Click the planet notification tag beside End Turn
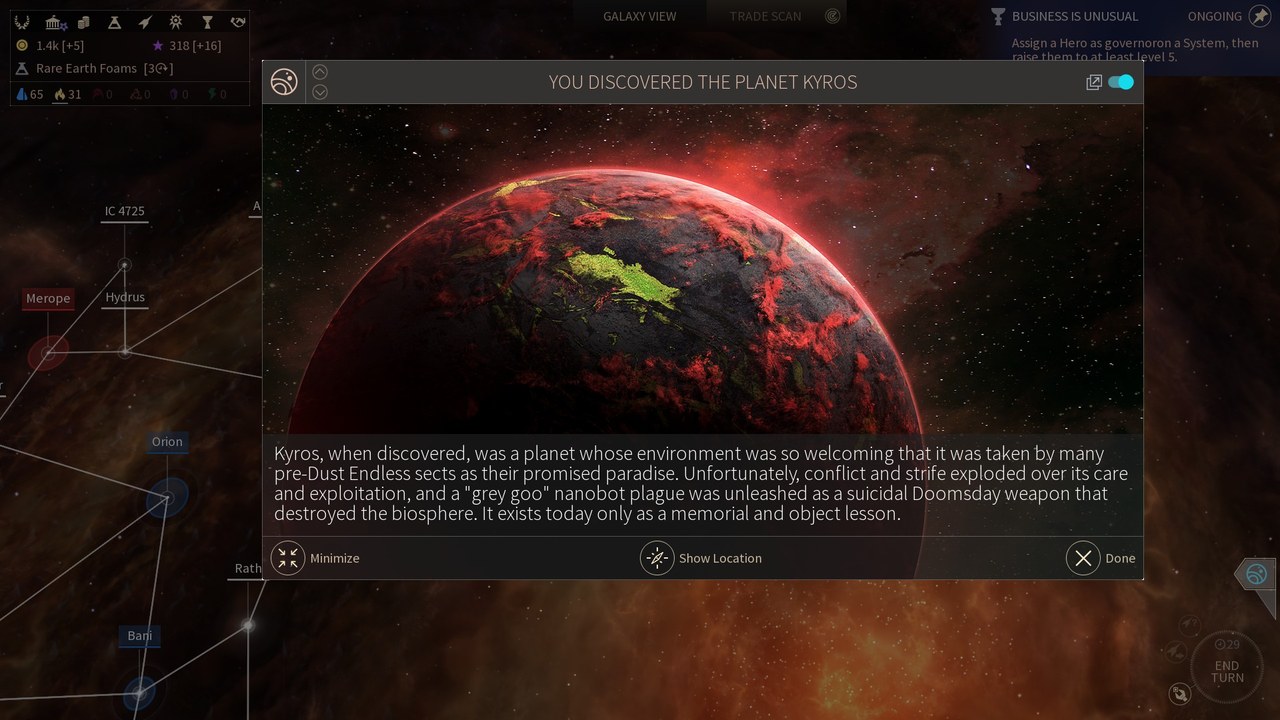The height and width of the screenshot is (720, 1280). tap(1256, 574)
